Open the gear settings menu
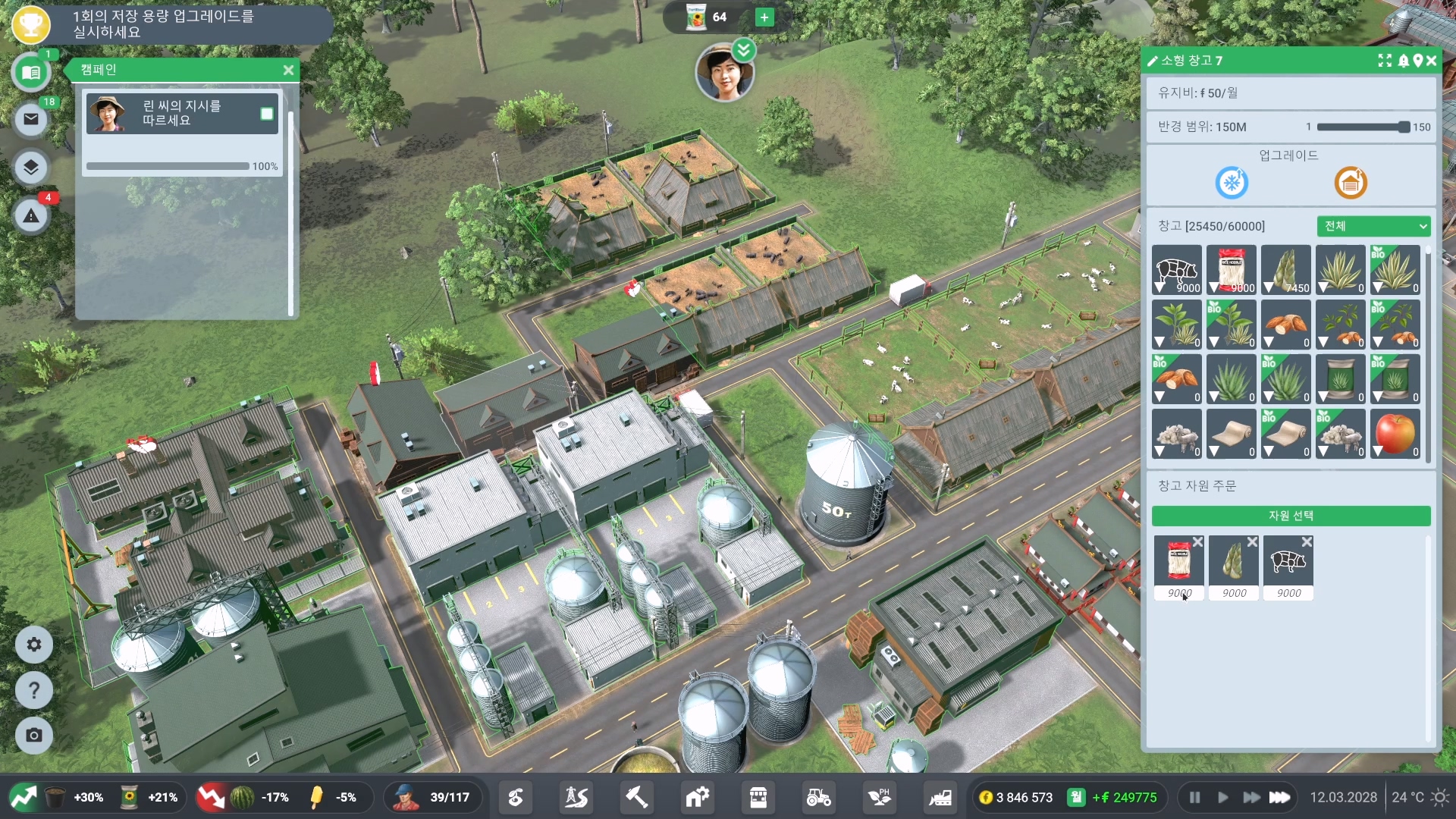Image resolution: width=1456 pixels, height=819 pixels. pos(34,645)
